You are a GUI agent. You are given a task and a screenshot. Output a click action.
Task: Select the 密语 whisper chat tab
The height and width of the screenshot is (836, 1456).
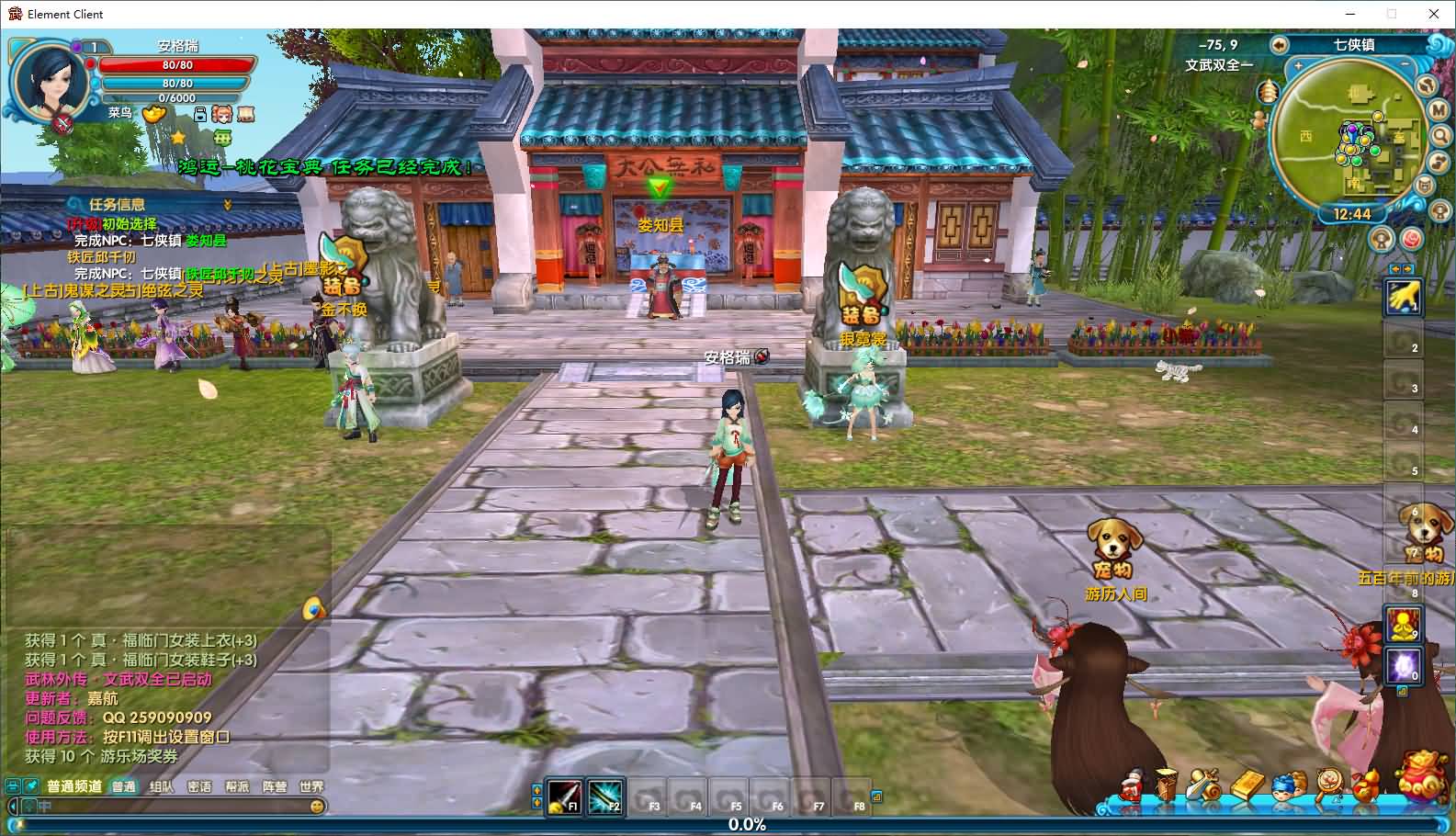pyautogui.click(x=199, y=786)
